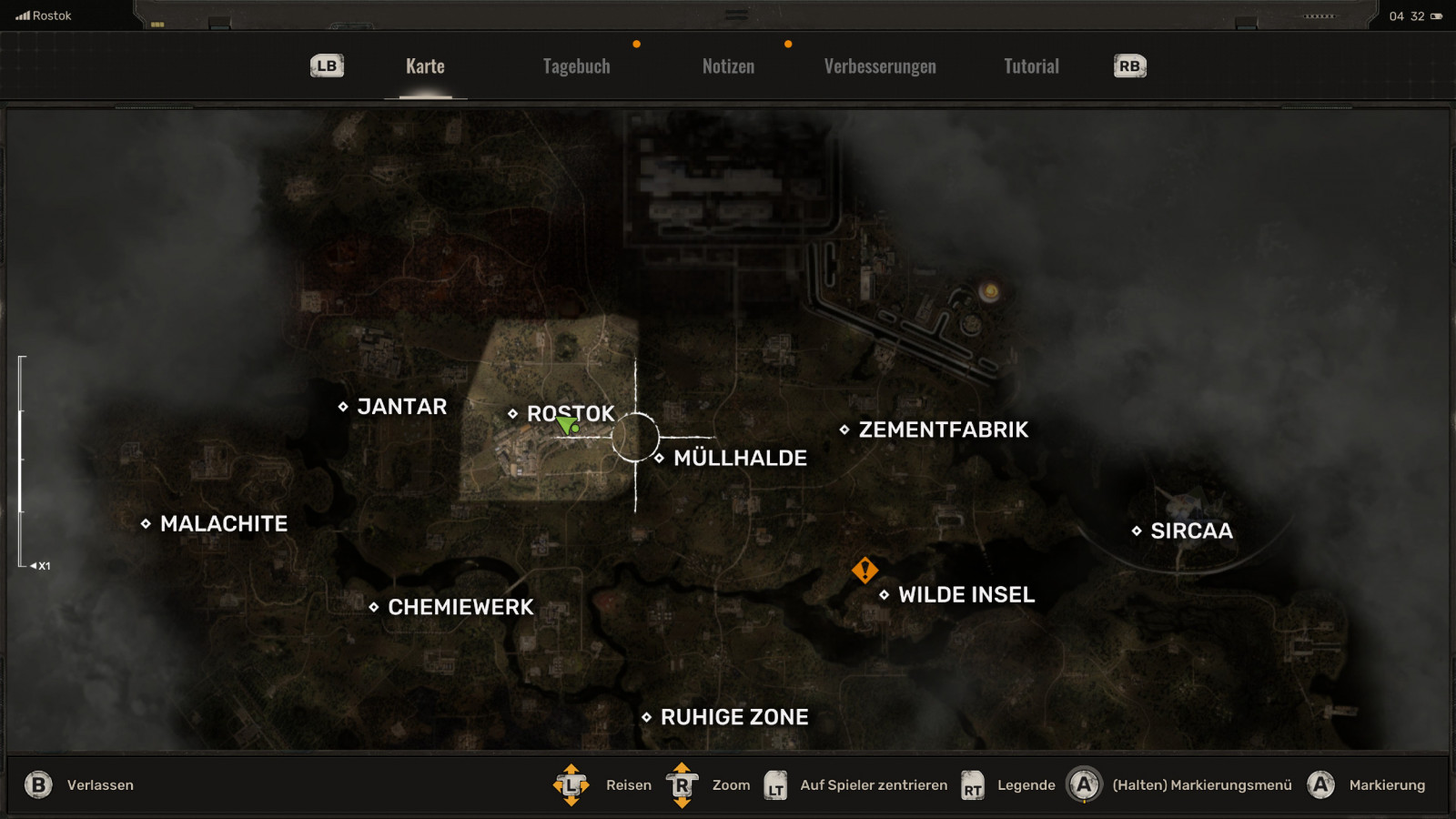Select the Chemiewerk region label

pyautogui.click(x=460, y=607)
